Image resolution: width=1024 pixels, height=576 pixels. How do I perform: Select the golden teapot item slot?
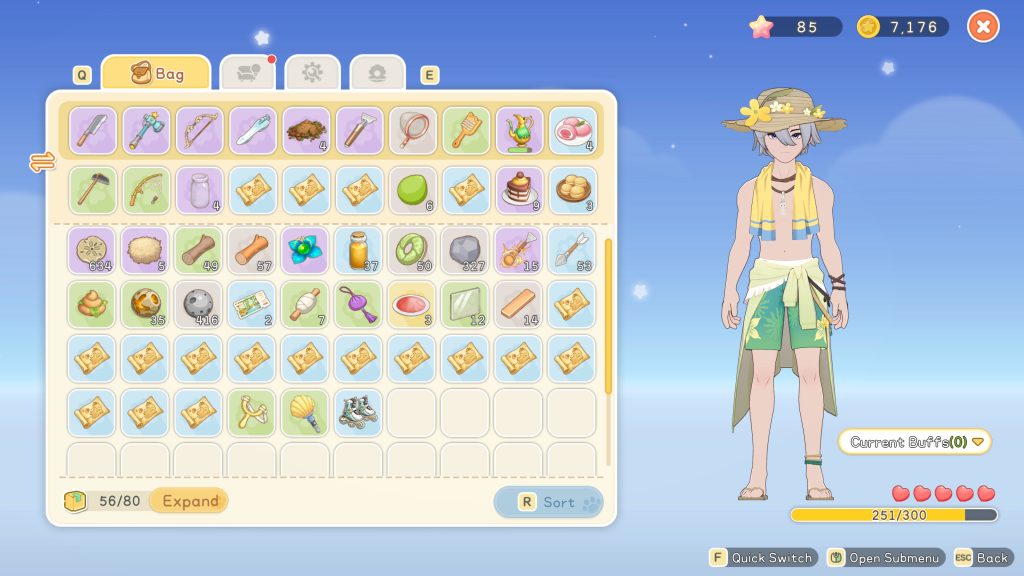519,131
